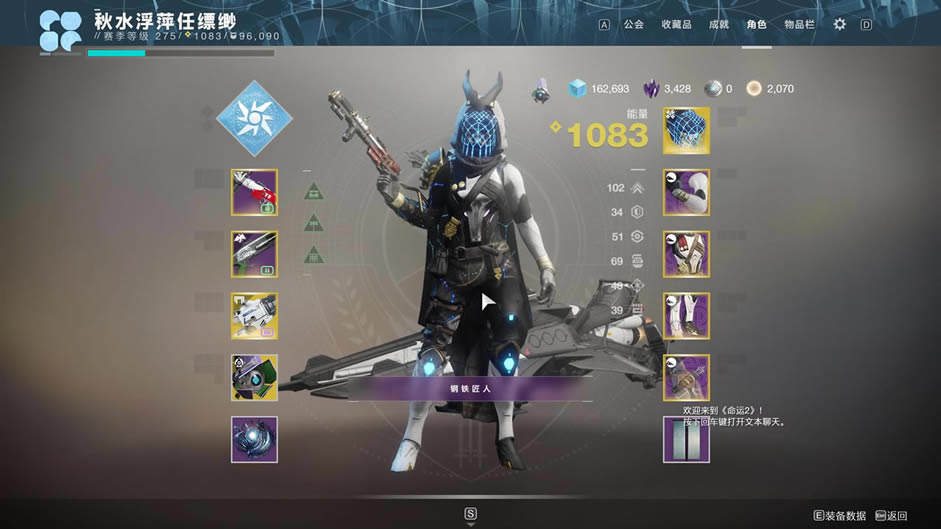The height and width of the screenshot is (529, 941).
Task: Open the striped clan banner slot
Action: (686, 439)
